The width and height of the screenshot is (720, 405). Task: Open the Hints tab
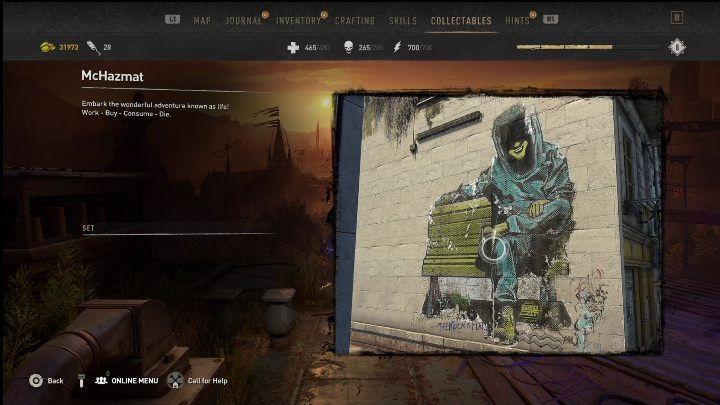pos(518,20)
